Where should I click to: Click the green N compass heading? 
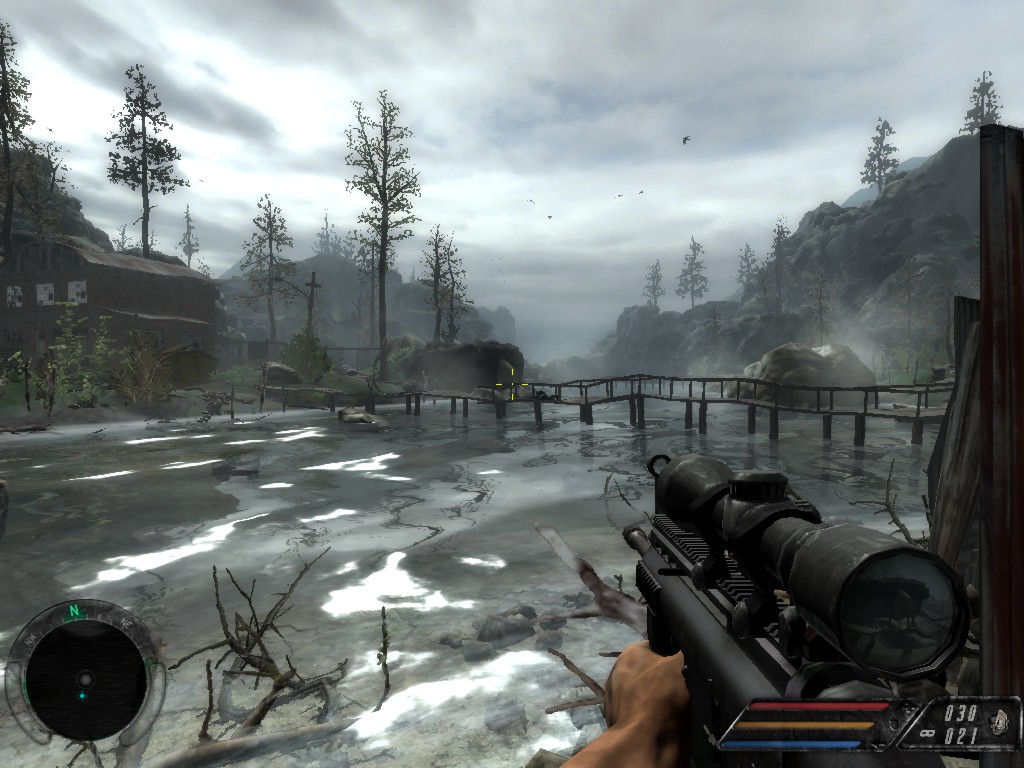tap(73, 611)
